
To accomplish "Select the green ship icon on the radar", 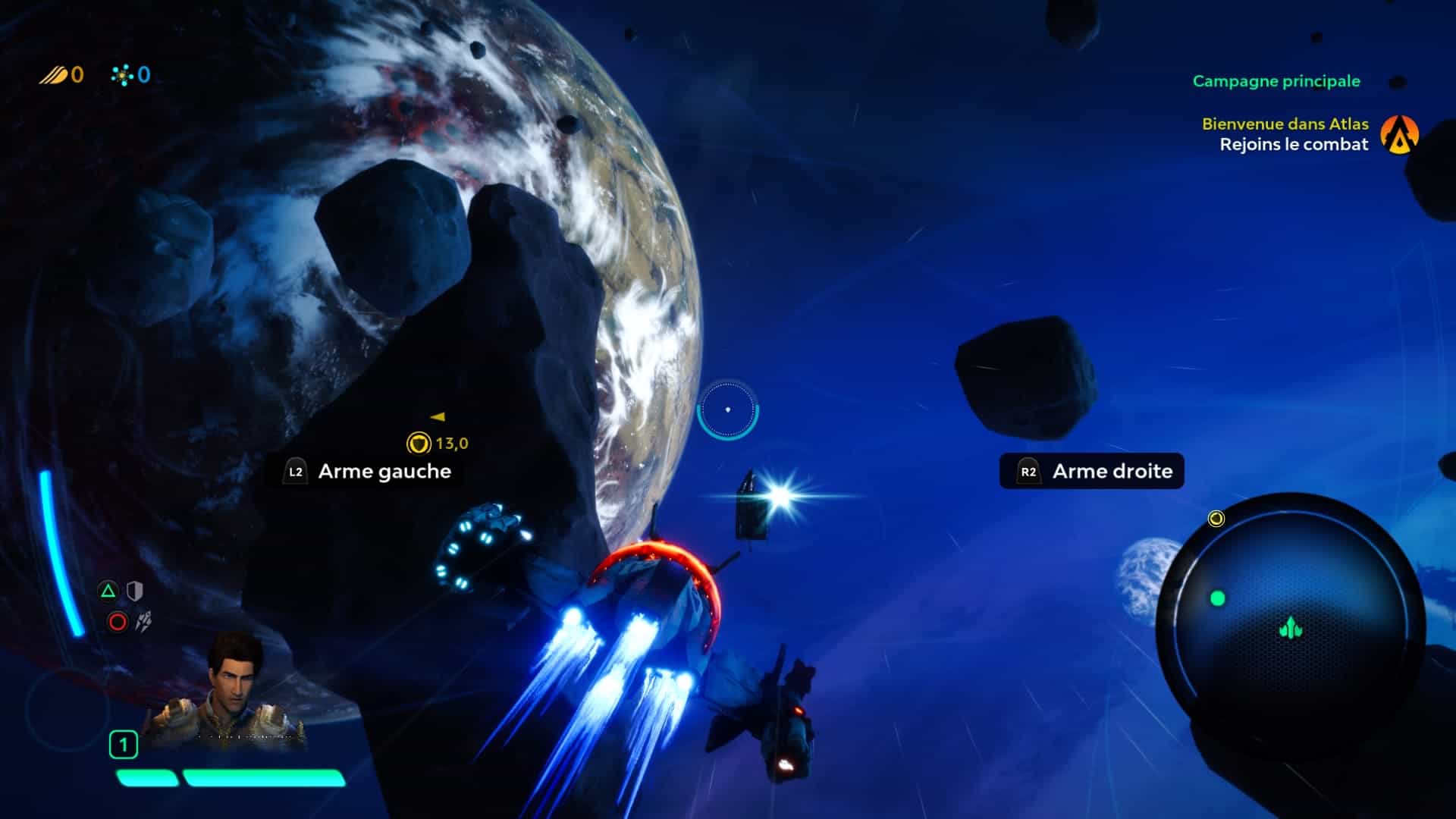I will click(x=1290, y=628).
